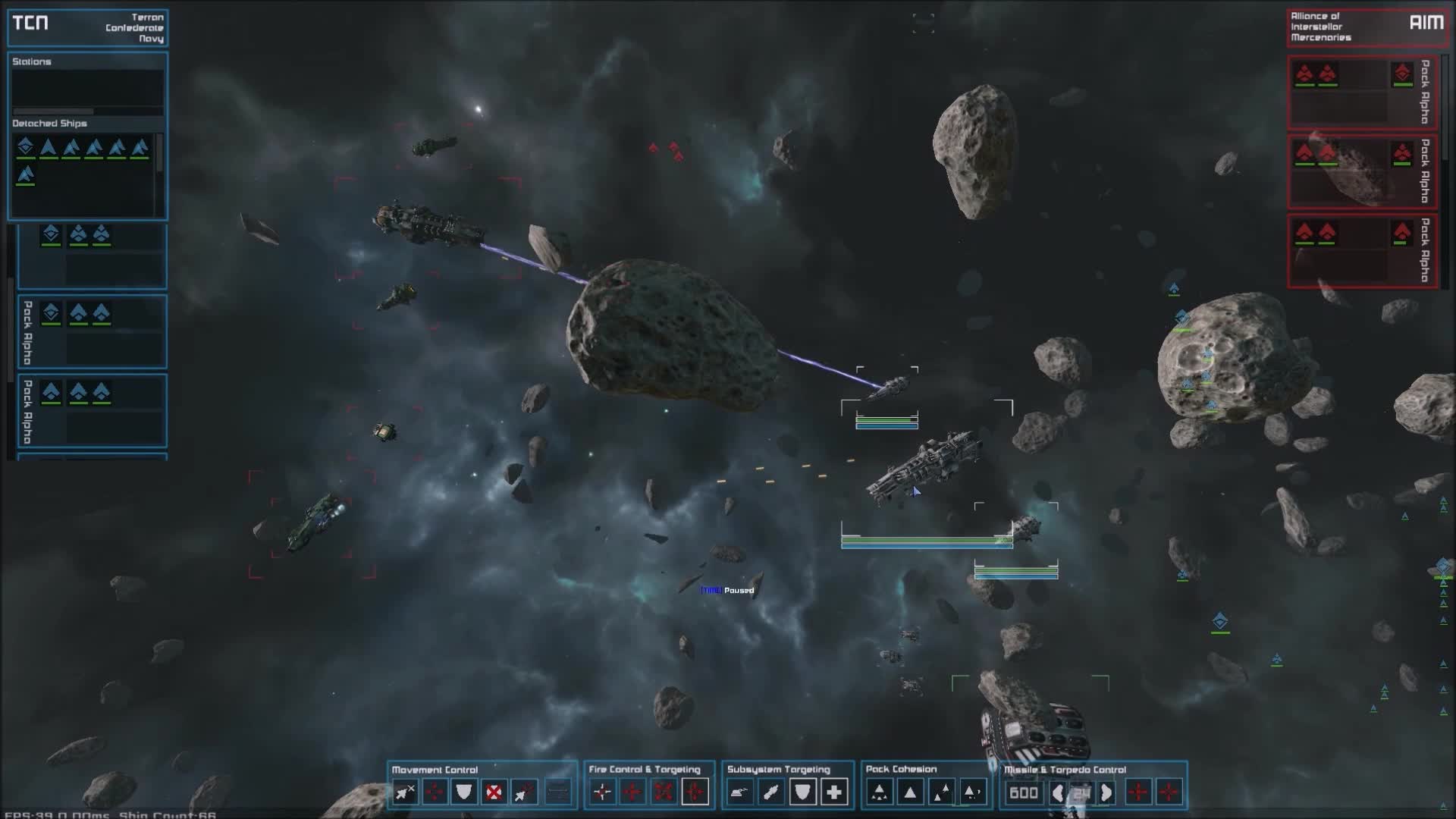Click the plus hull icon in Subsystem Targeting
This screenshot has width=1456, height=819.
click(834, 792)
